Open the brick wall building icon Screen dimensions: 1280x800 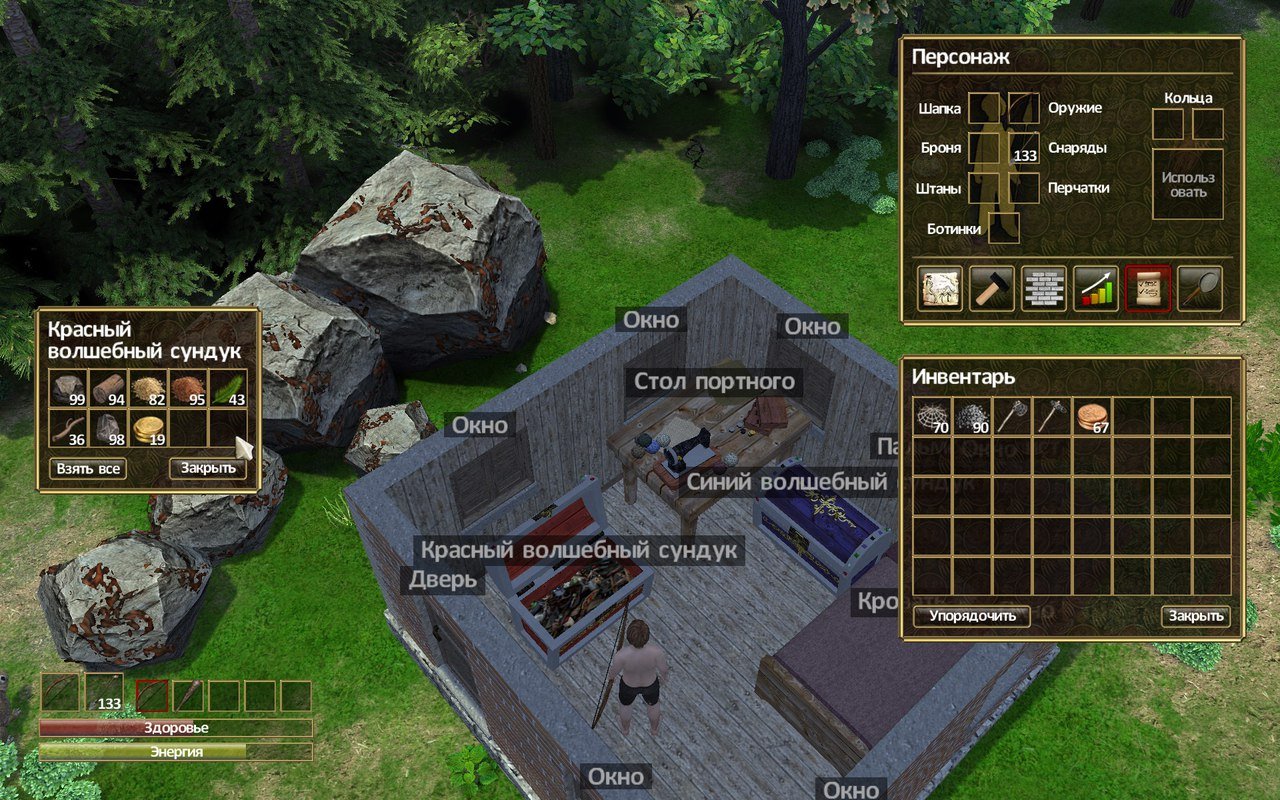(x=1044, y=289)
